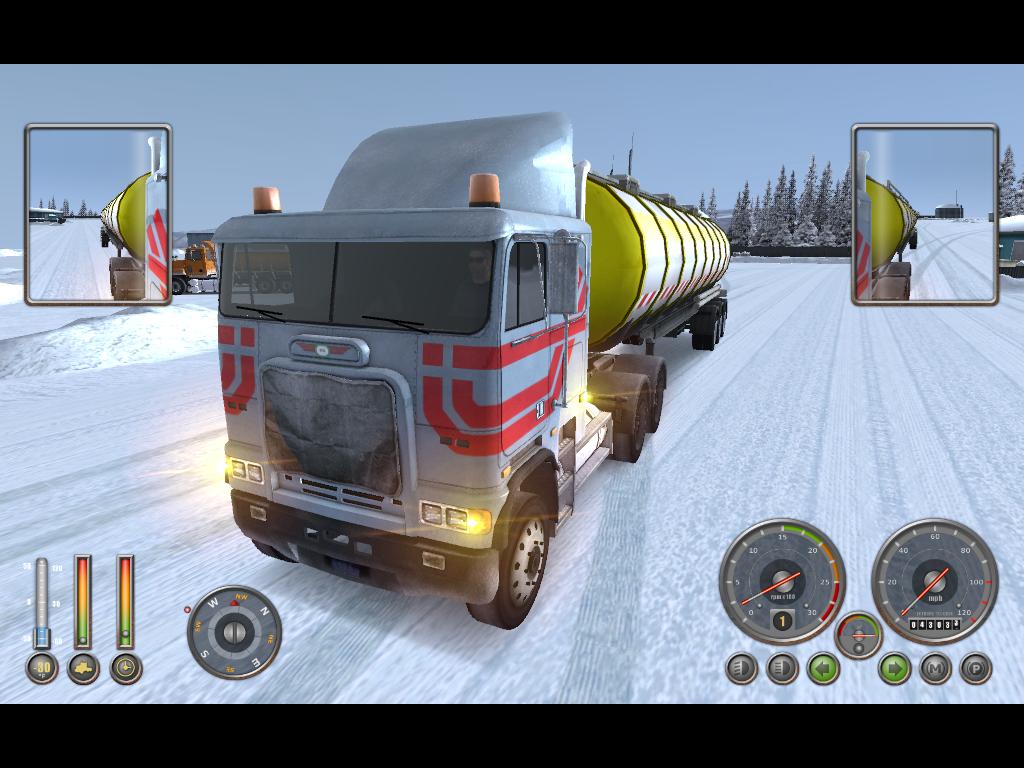Toggle the high-beam headlights button

[782, 668]
